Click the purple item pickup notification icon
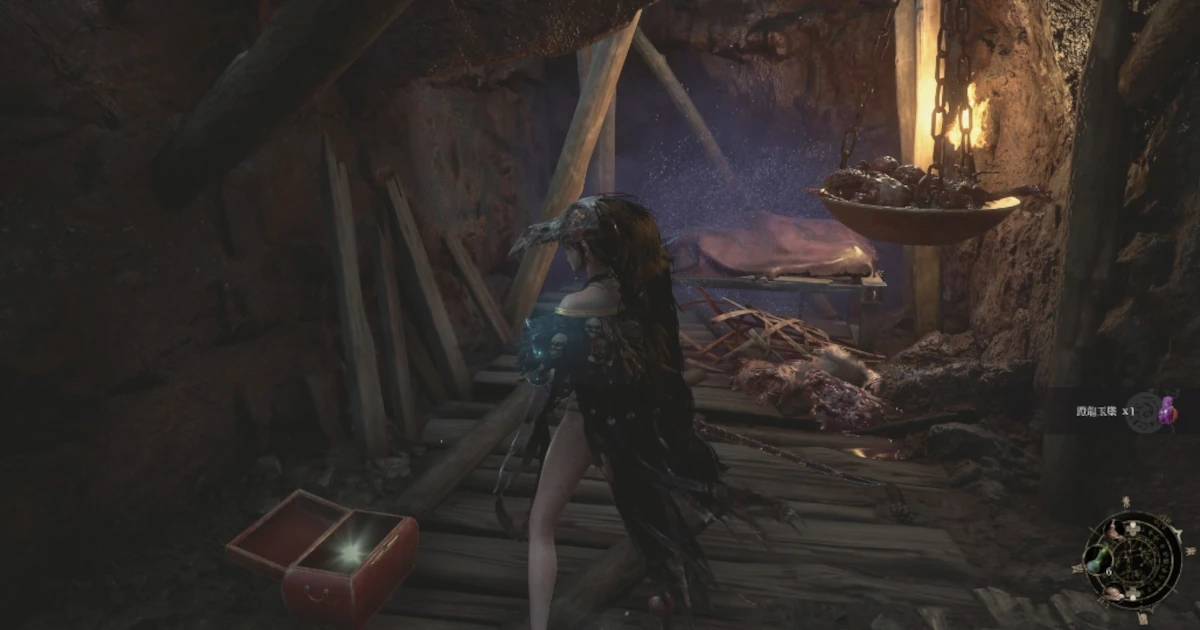Viewport: 1200px width, 630px height. 1166,410
